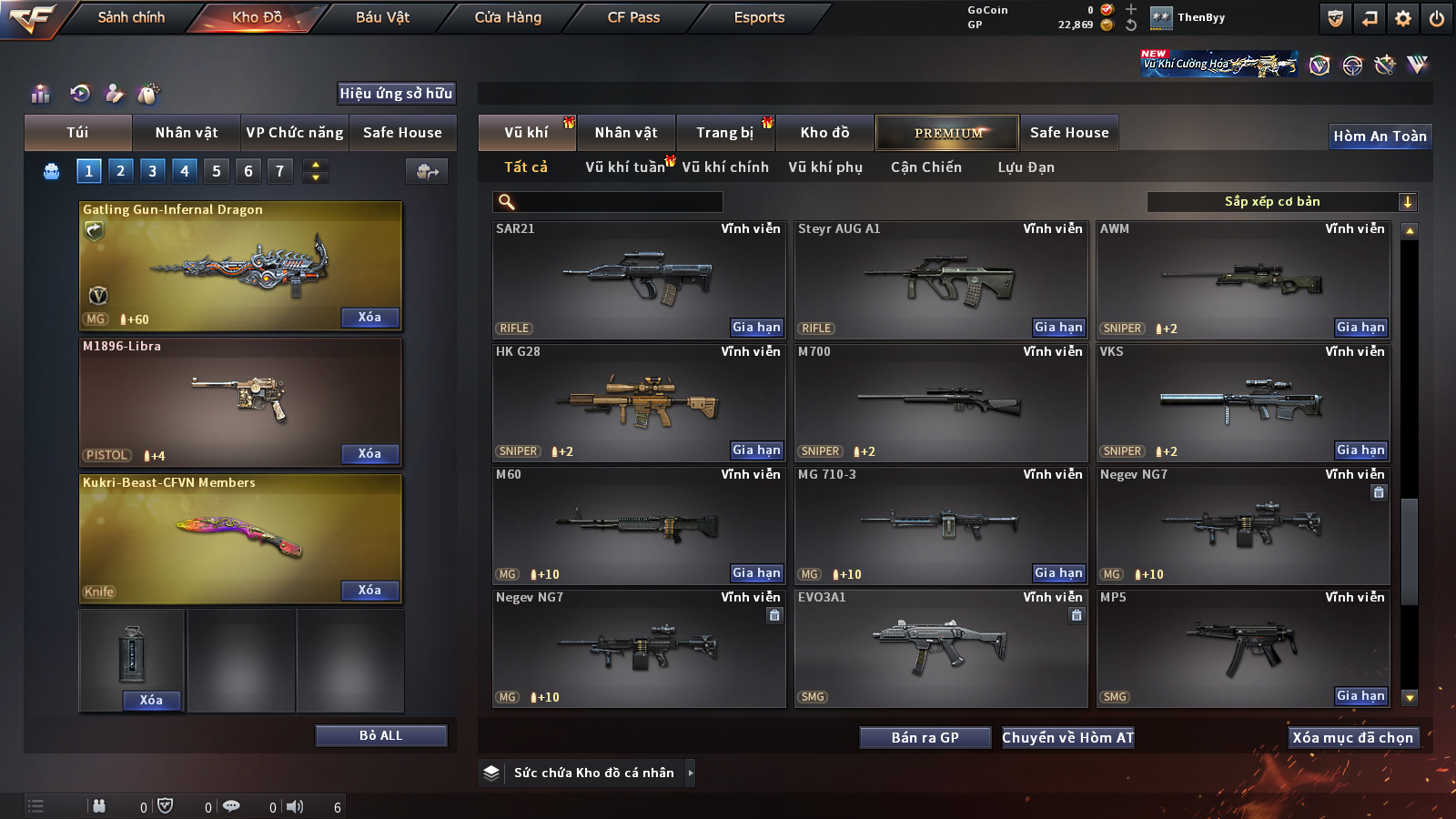Go to the CF Pass page
The height and width of the screenshot is (819, 1456).
pyautogui.click(x=633, y=17)
